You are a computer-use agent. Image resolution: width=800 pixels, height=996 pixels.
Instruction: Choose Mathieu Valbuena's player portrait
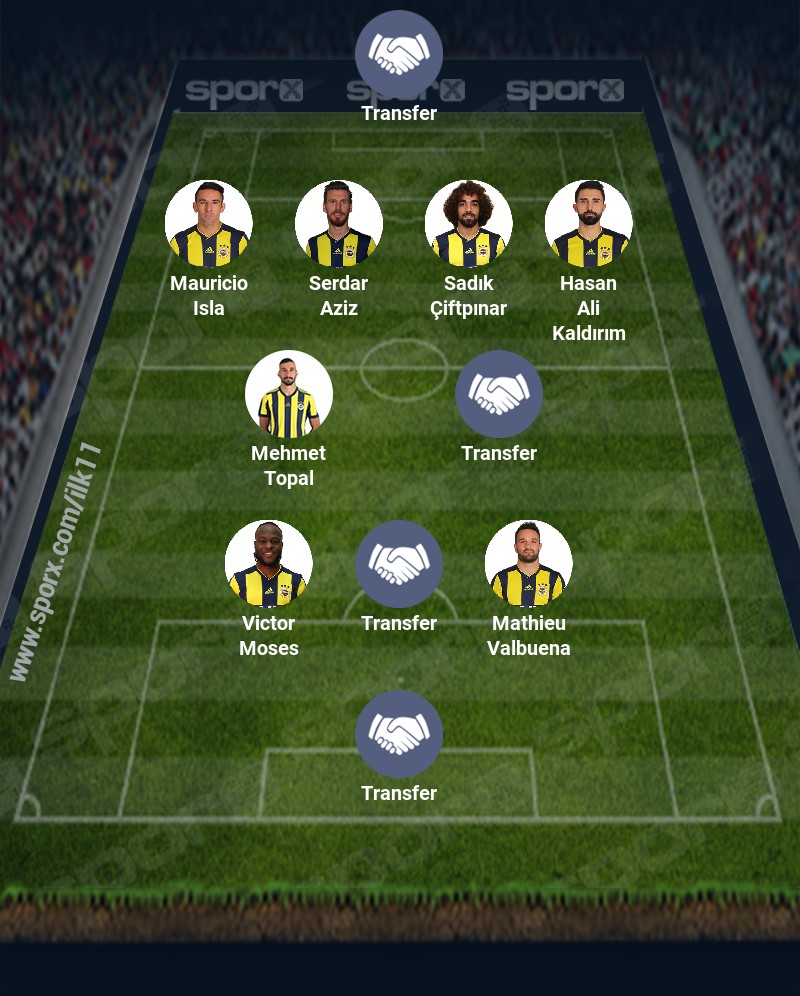(x=529, y=564)
